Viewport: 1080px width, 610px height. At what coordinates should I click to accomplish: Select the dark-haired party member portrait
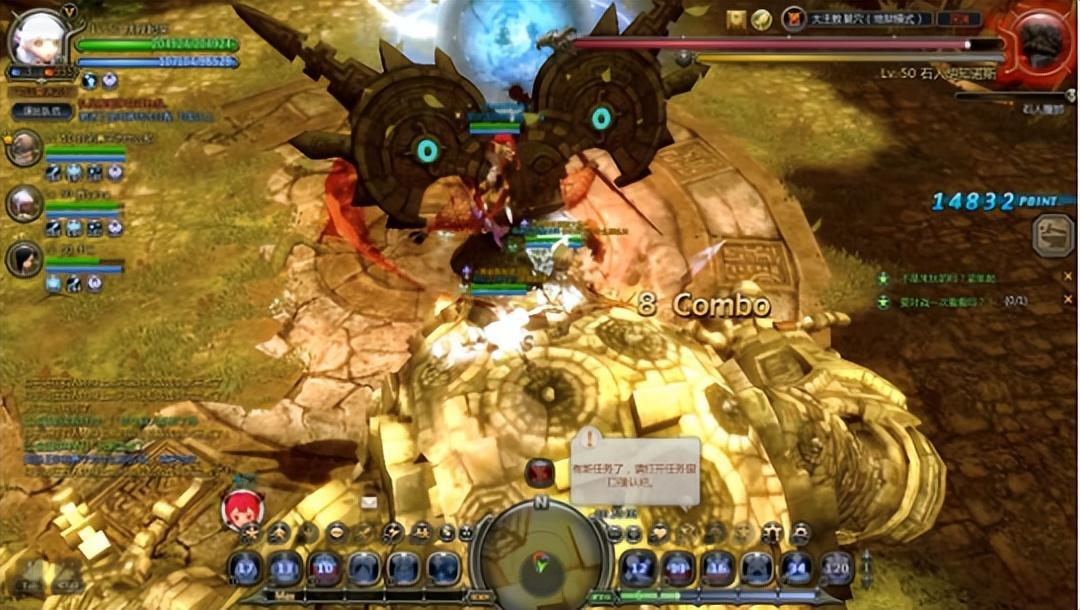pos(24,259)
